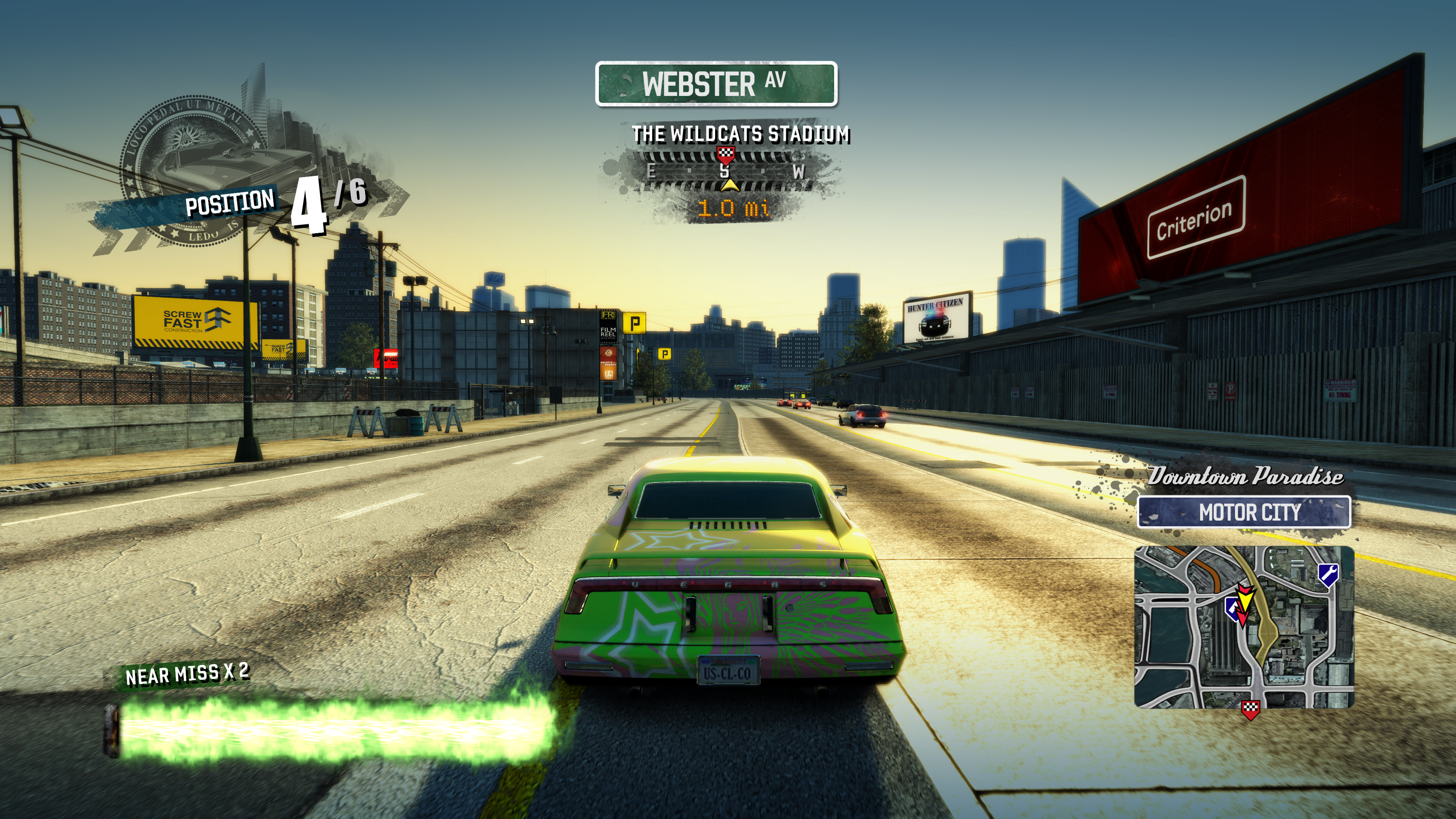The image size is (1456, 819).
Task: Click the compass heading strip
Action: [x=725, y=171]
